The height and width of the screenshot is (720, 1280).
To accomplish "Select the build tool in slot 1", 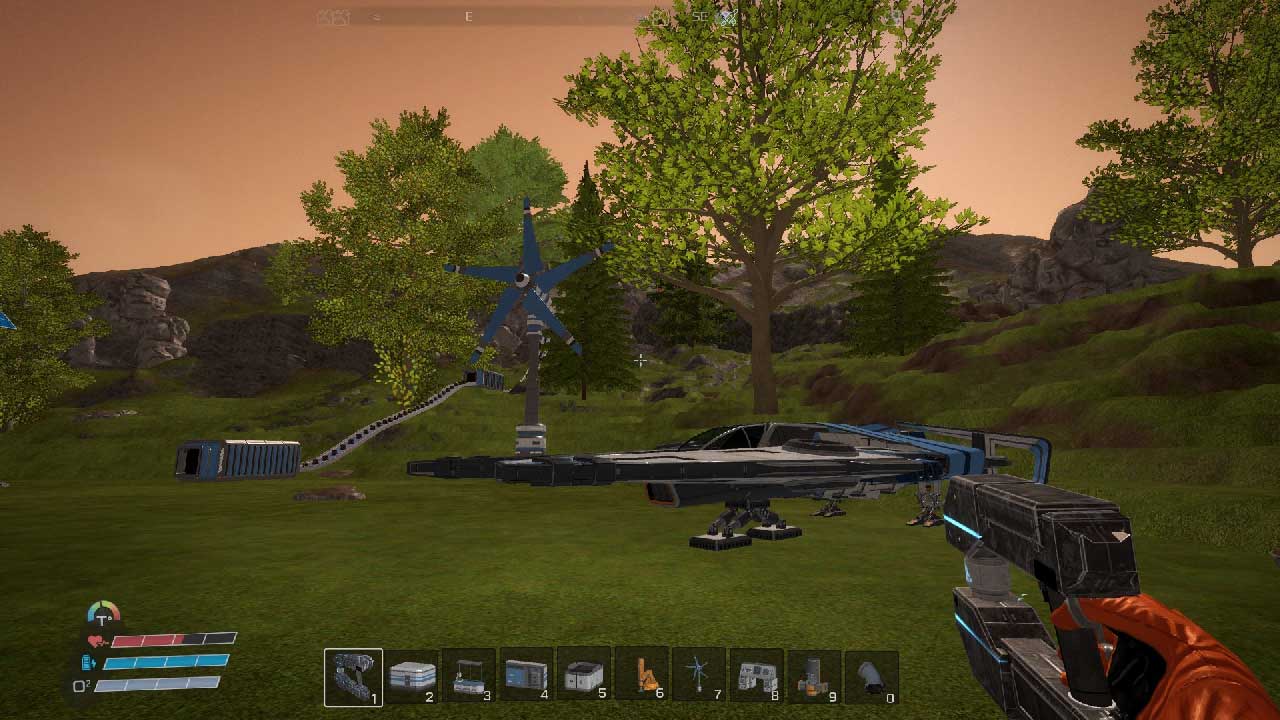I will coord(353,677).
